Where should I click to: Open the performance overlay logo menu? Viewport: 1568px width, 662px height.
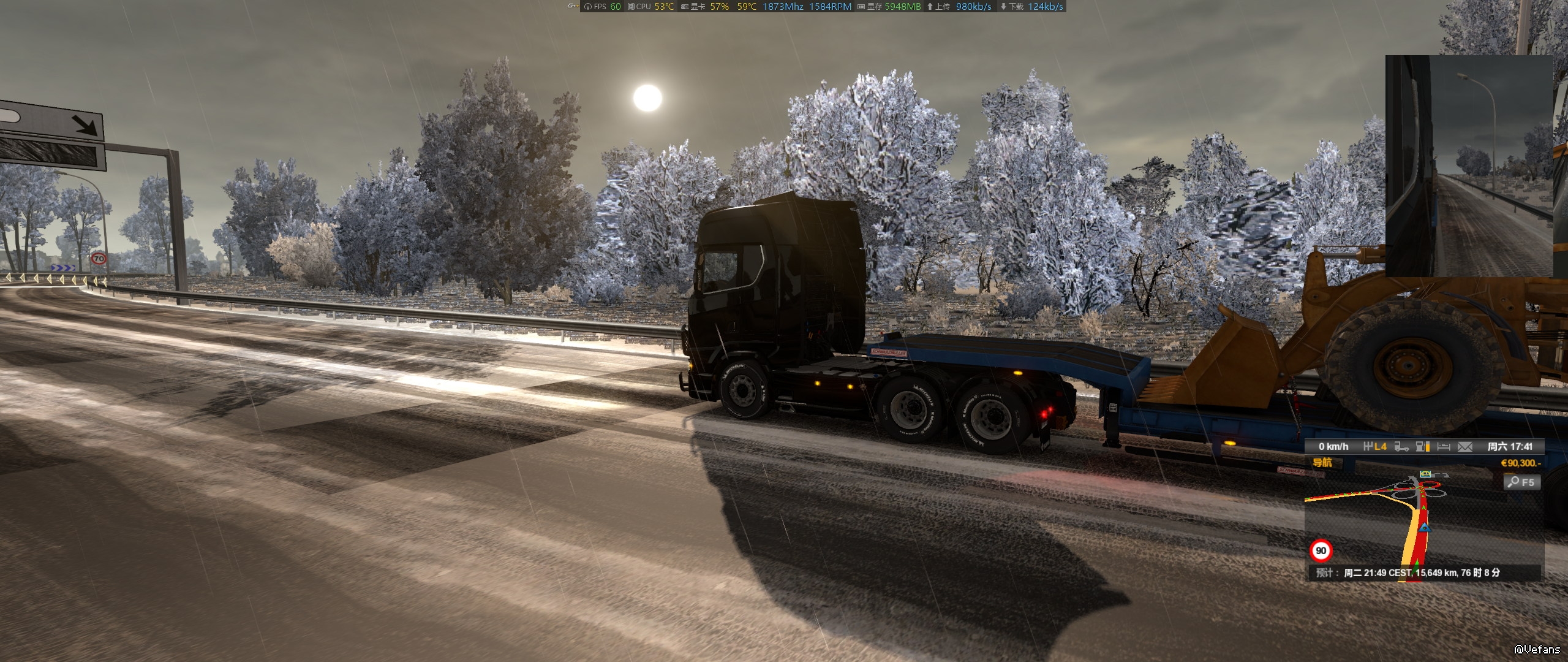tap(572, 6)
